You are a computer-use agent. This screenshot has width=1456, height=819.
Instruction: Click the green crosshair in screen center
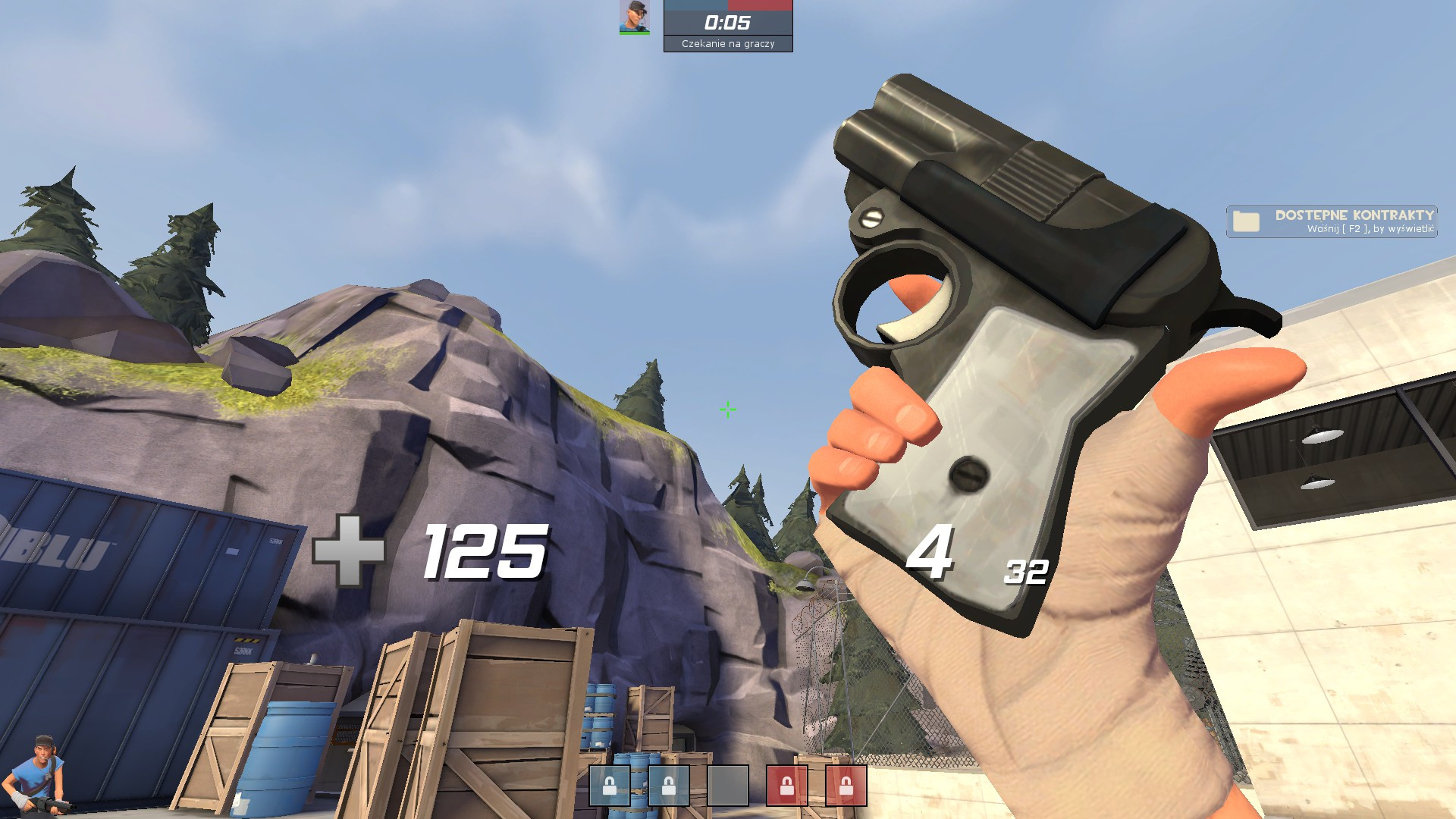pyautogui.click(x=727, y=409)
